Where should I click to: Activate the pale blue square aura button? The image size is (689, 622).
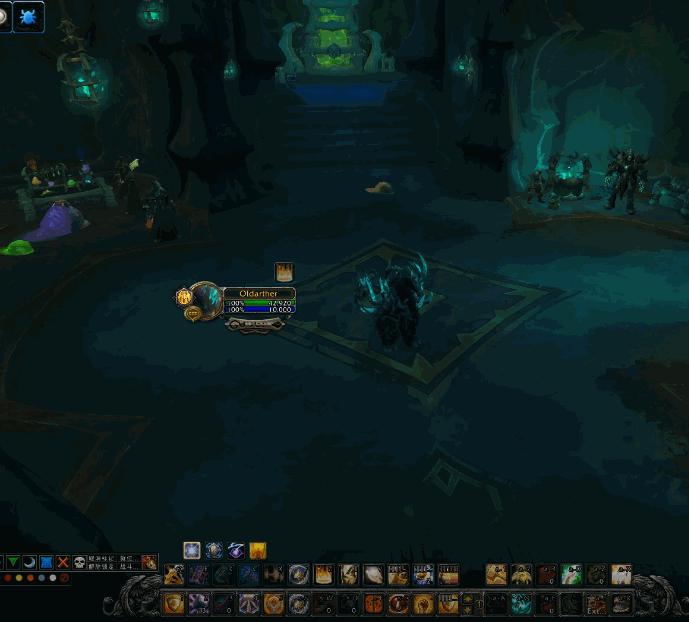(191, 550)
